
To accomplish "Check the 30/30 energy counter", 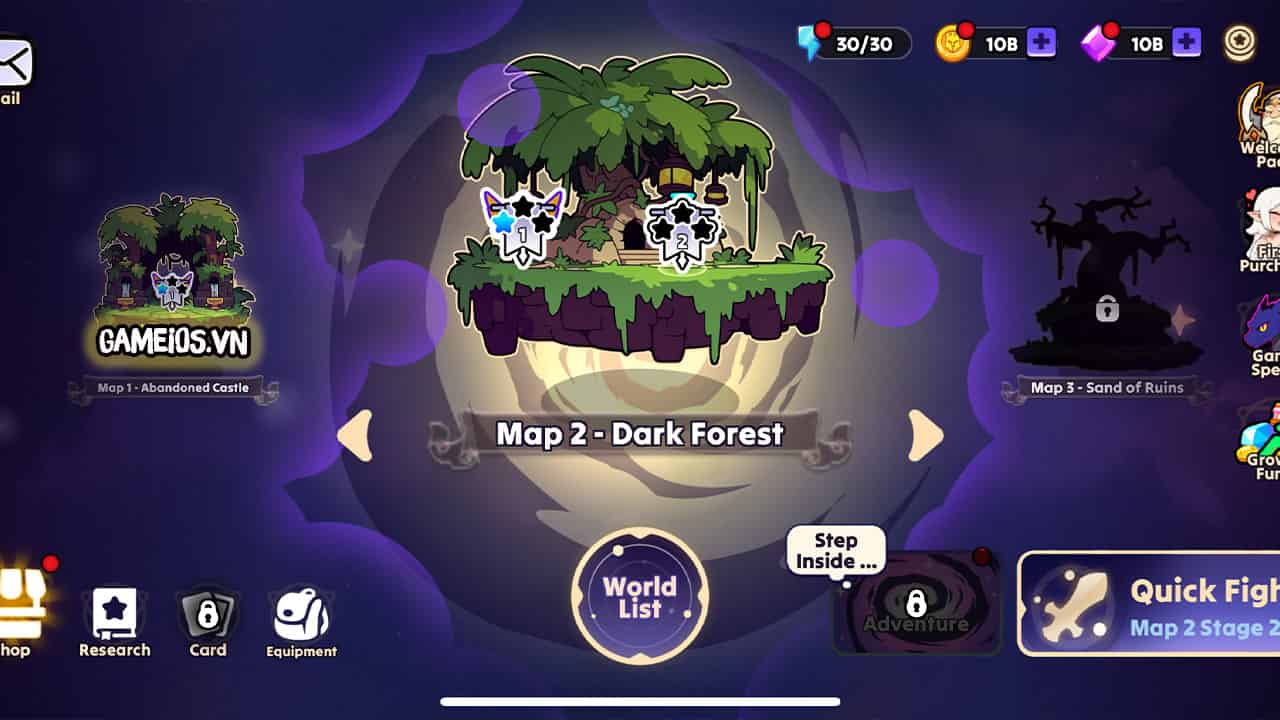I will (x=855, y=42).
